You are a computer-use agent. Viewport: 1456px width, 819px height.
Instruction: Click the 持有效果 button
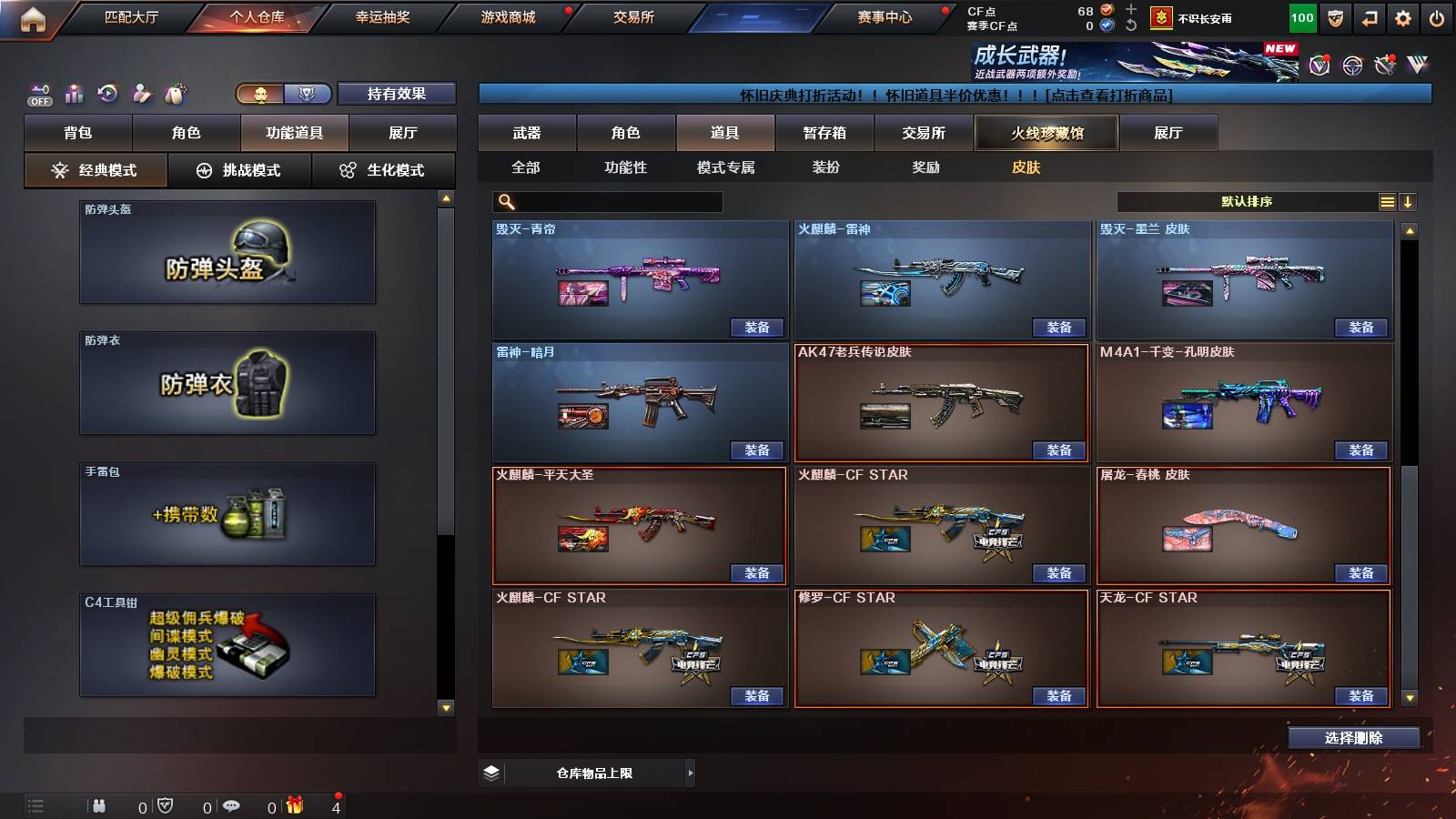397,94
